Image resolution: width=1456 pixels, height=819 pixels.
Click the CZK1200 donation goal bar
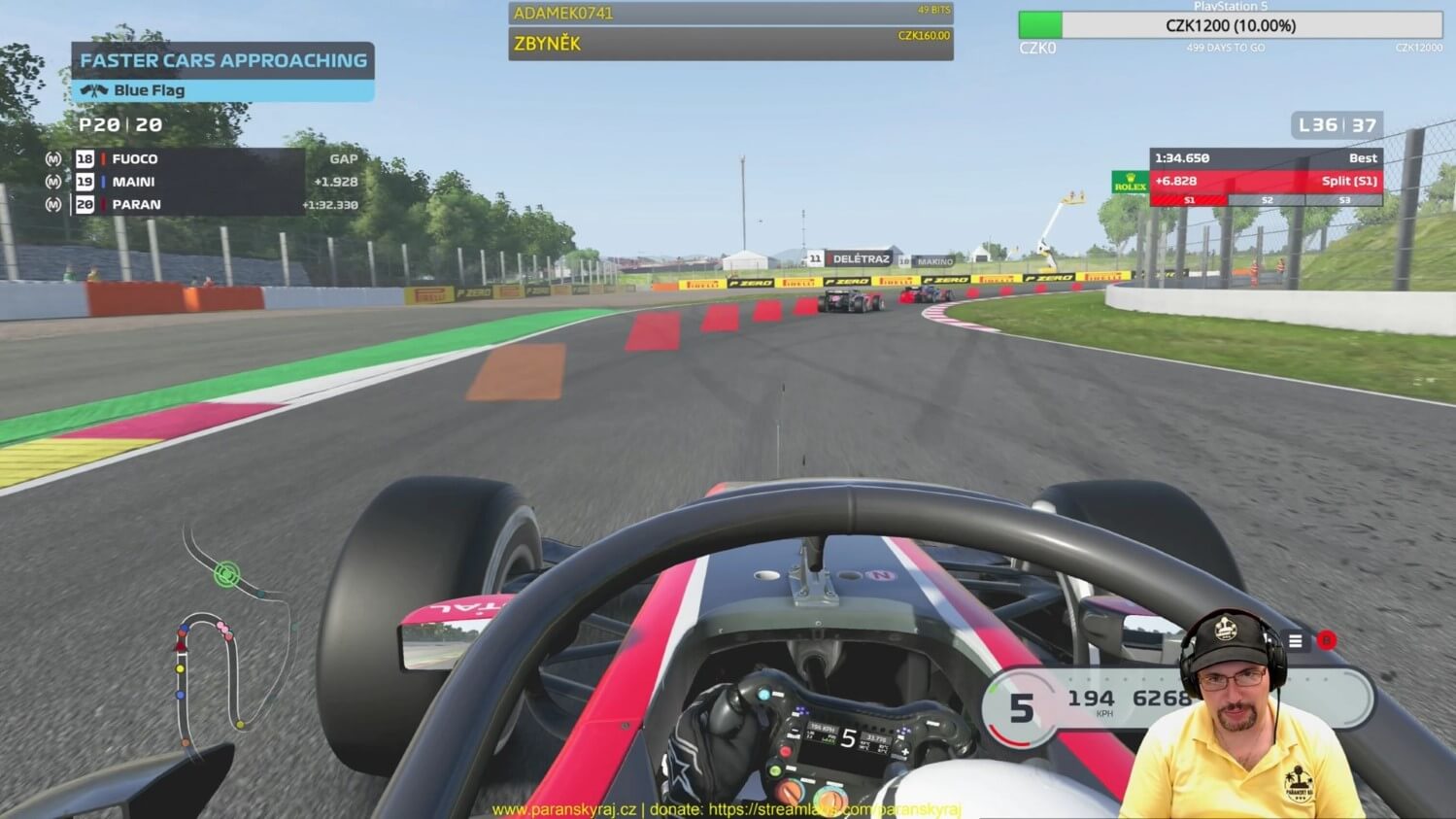1230,25
